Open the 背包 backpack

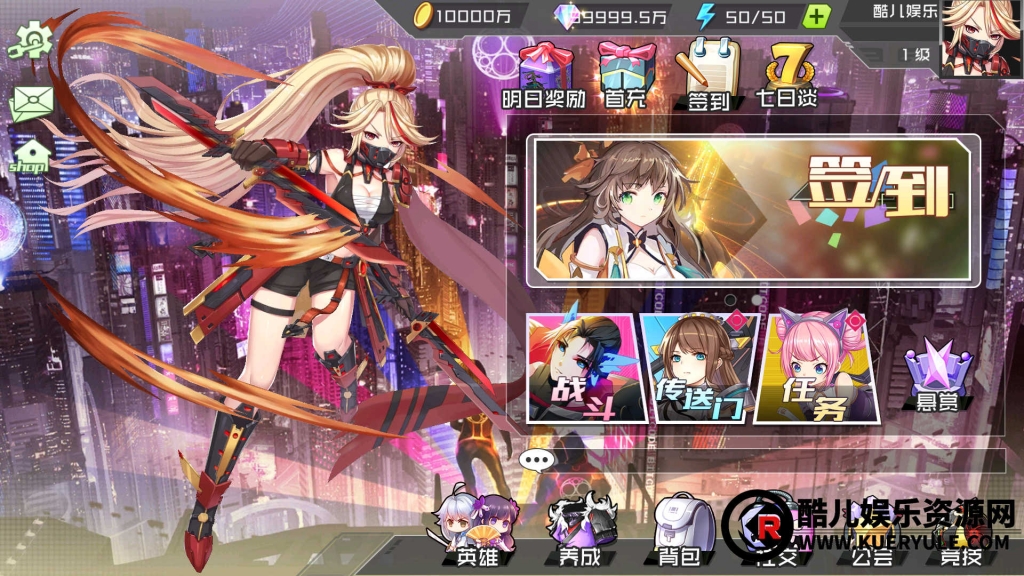pyautogui.click(x=684, y=532)
